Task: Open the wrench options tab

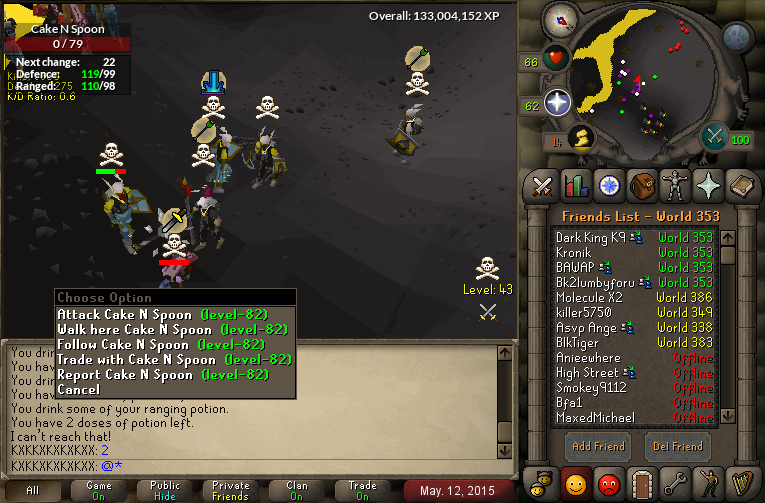Action: 676,481
